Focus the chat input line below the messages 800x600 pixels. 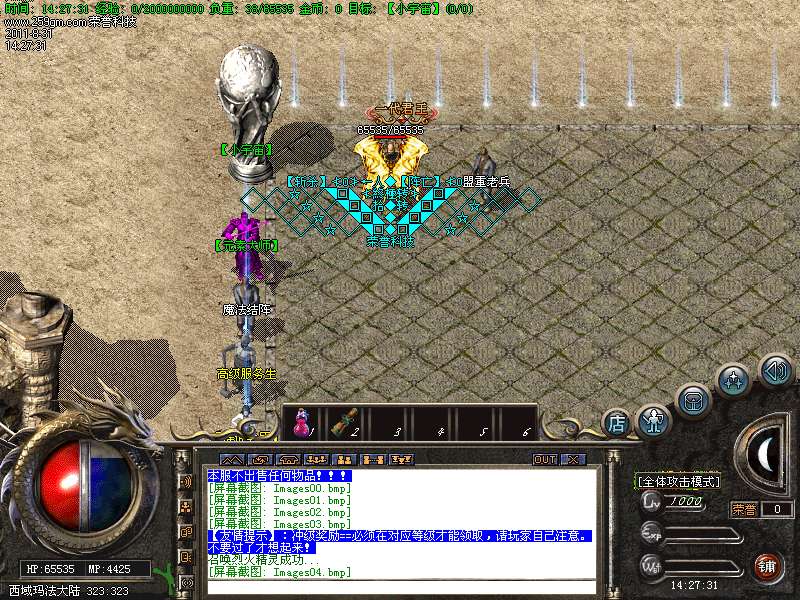tap(400, 586)
